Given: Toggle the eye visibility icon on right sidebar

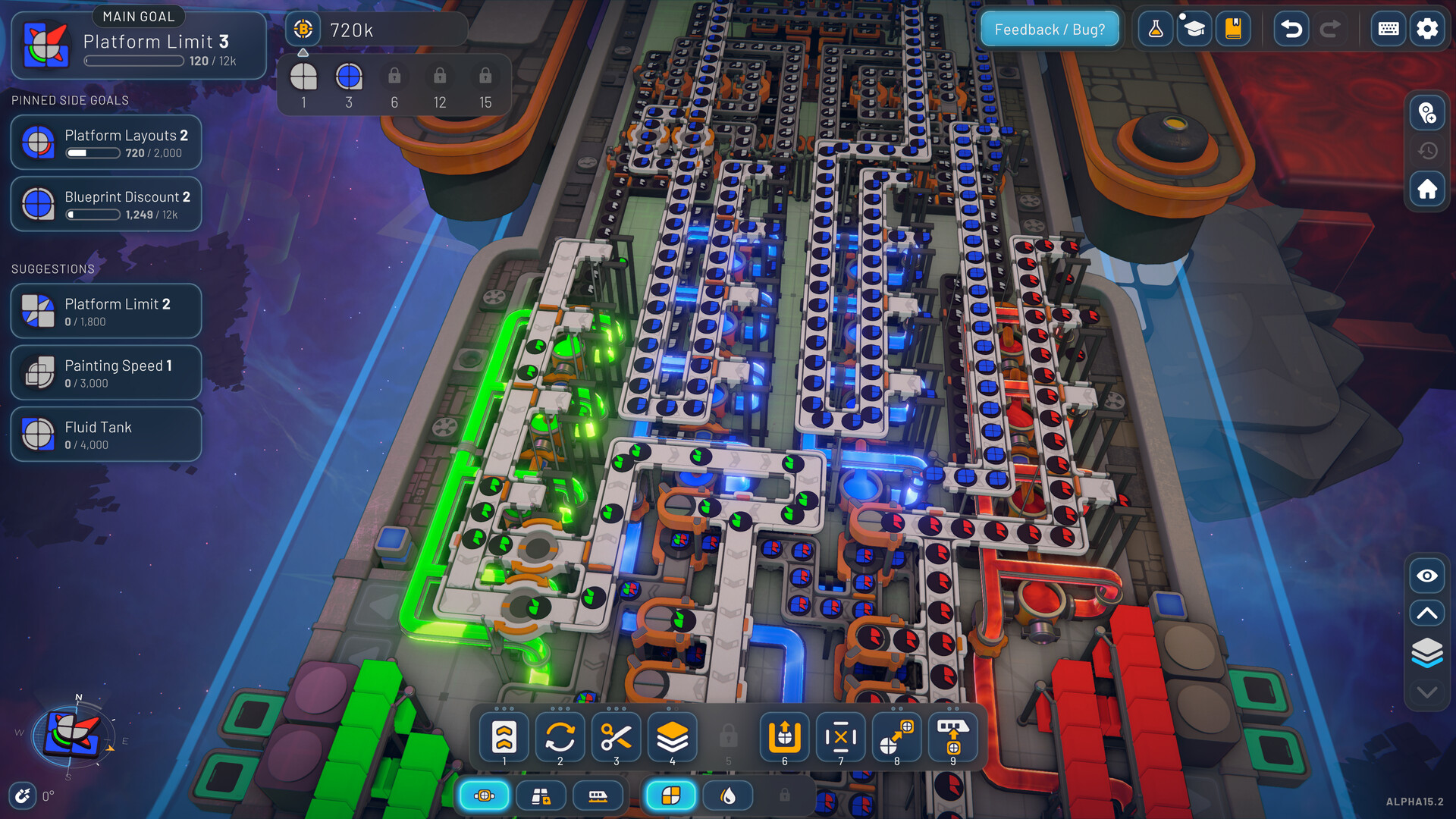Looking at the screenshot, I should [x=1426, y=576].
